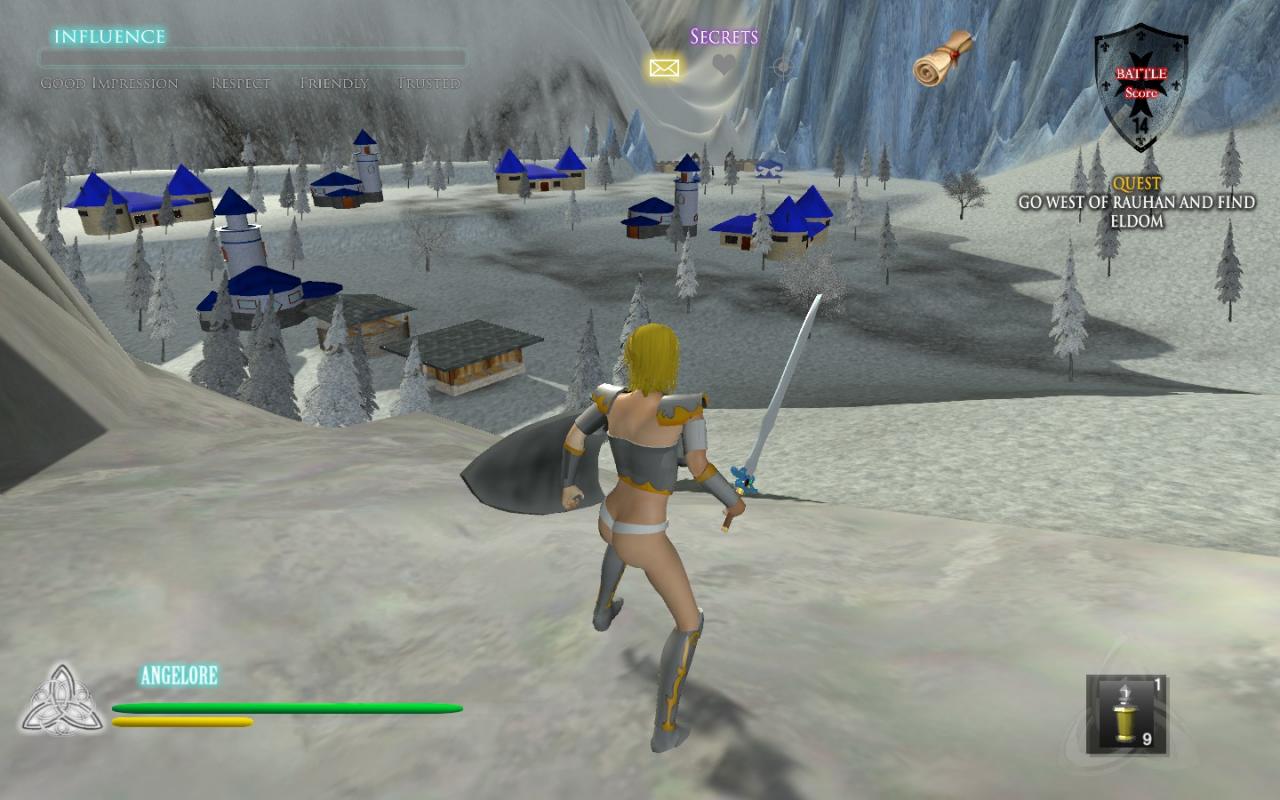Click the Celtic triquetra knot emblem
1280x800 pixels.
62,699
